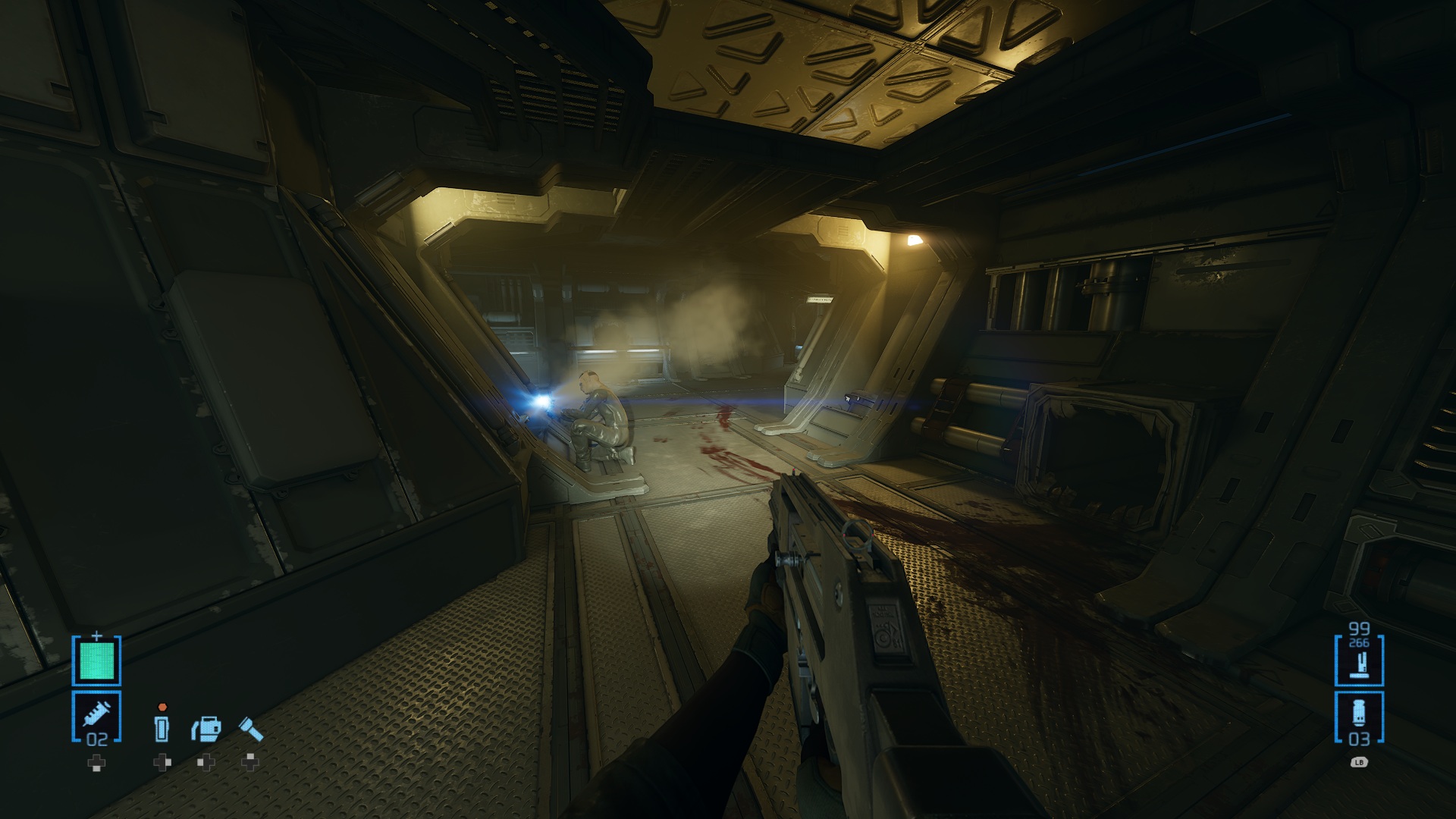This screenshot has width=1456, height=819.
Task: Select the medkit syringe slot
Action: coord(96,717)
